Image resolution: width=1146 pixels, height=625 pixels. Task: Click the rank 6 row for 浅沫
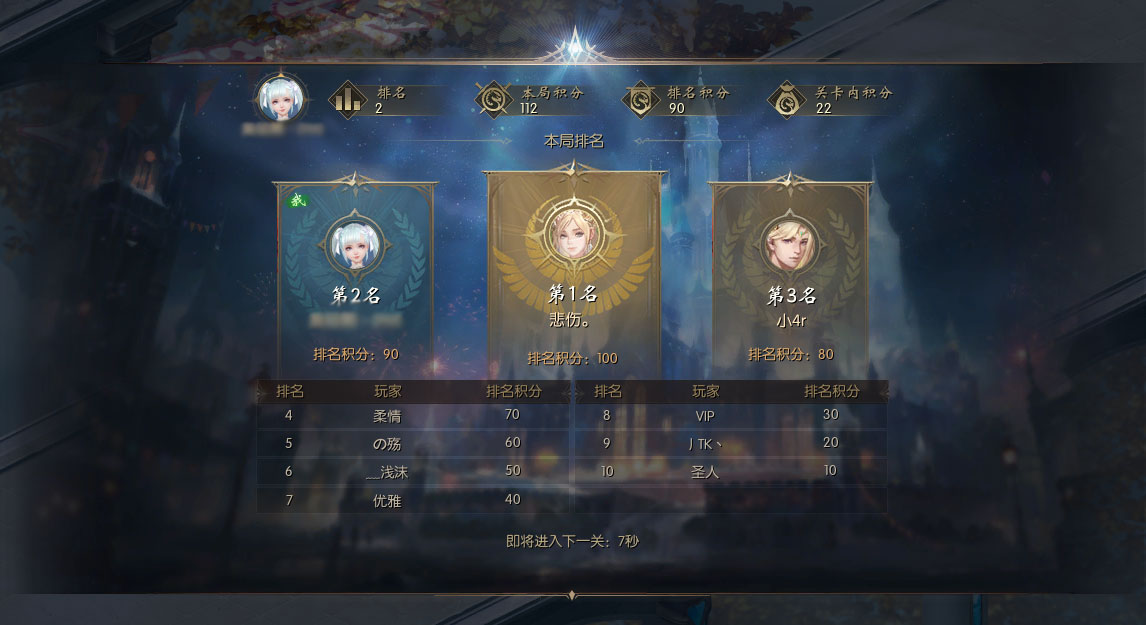pyautogui.click(x=415, y=472)
